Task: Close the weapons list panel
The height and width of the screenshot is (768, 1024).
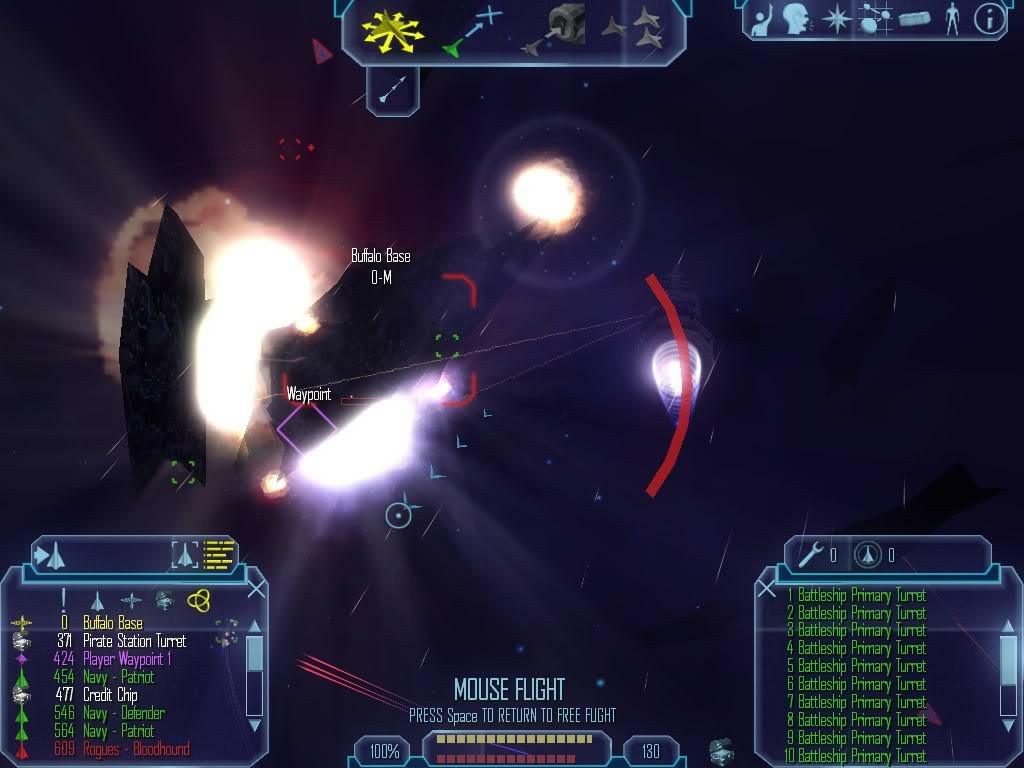Action: tap(767, 589)
